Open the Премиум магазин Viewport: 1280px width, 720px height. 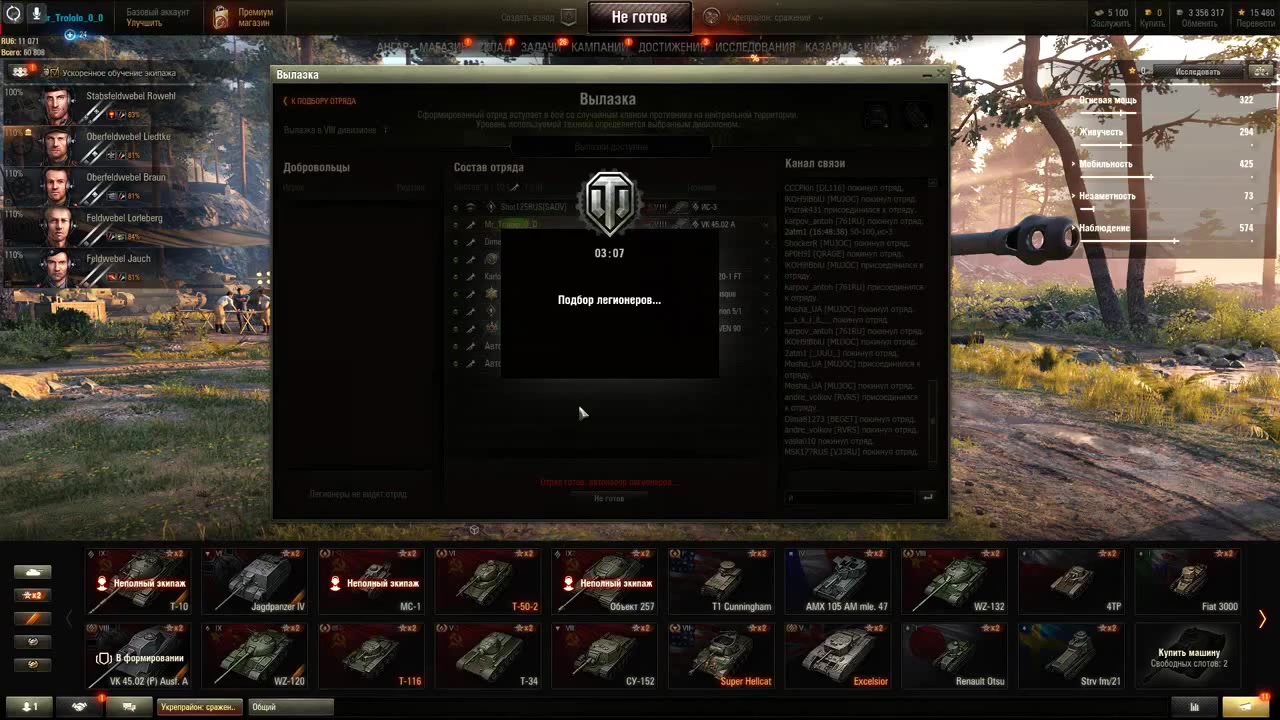[243, 17]
